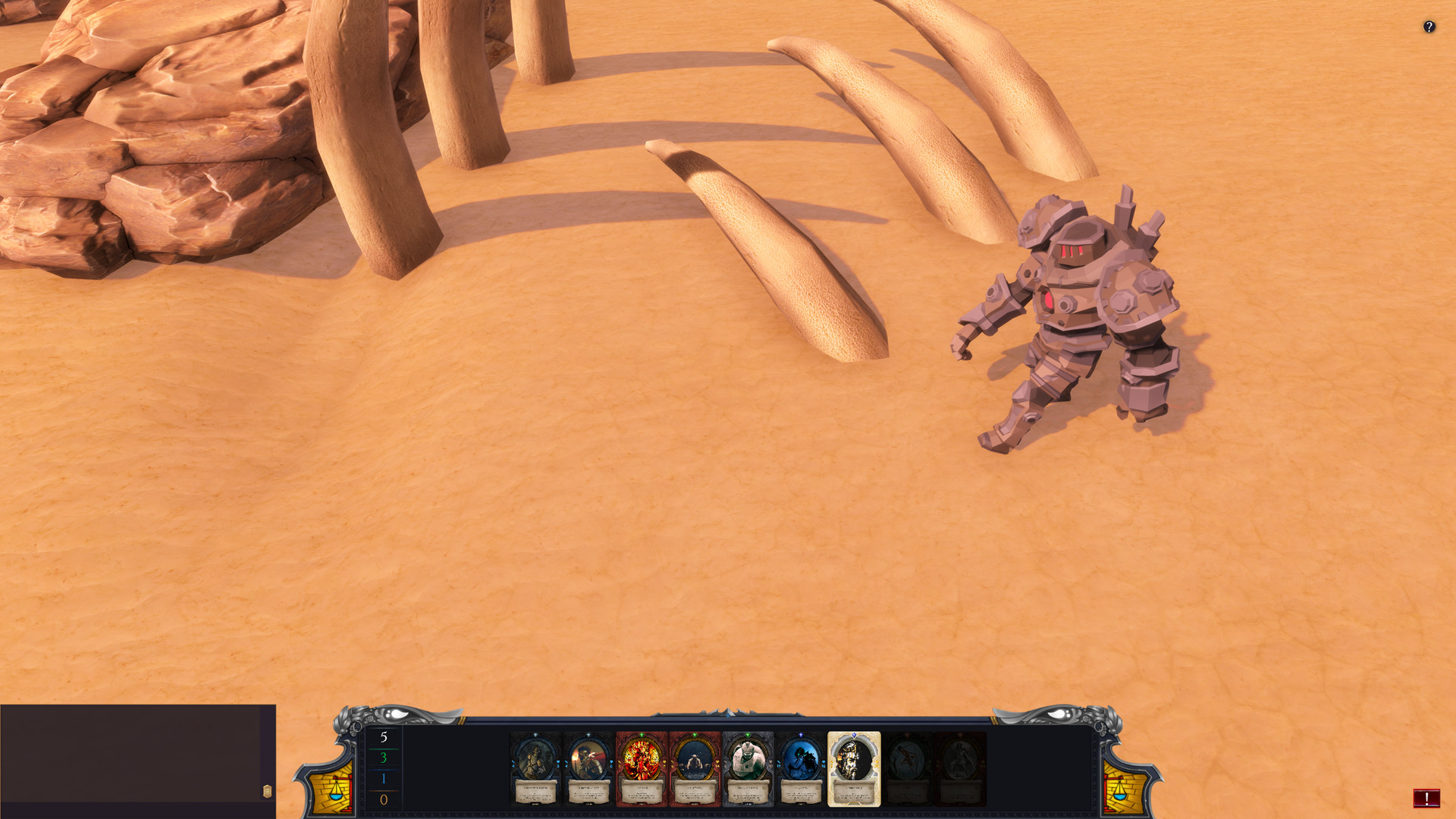Click the white number 5 resource counter
The width and height of the screenshot is (1456, 819).
tap(382, 739)
